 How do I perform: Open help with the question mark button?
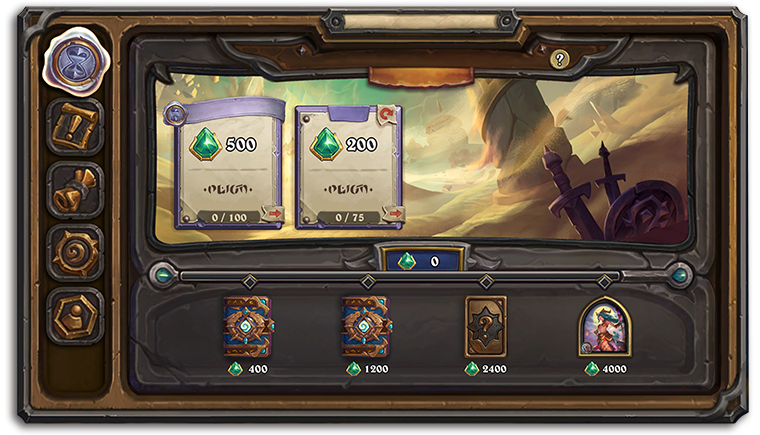[x=560, y=60]
